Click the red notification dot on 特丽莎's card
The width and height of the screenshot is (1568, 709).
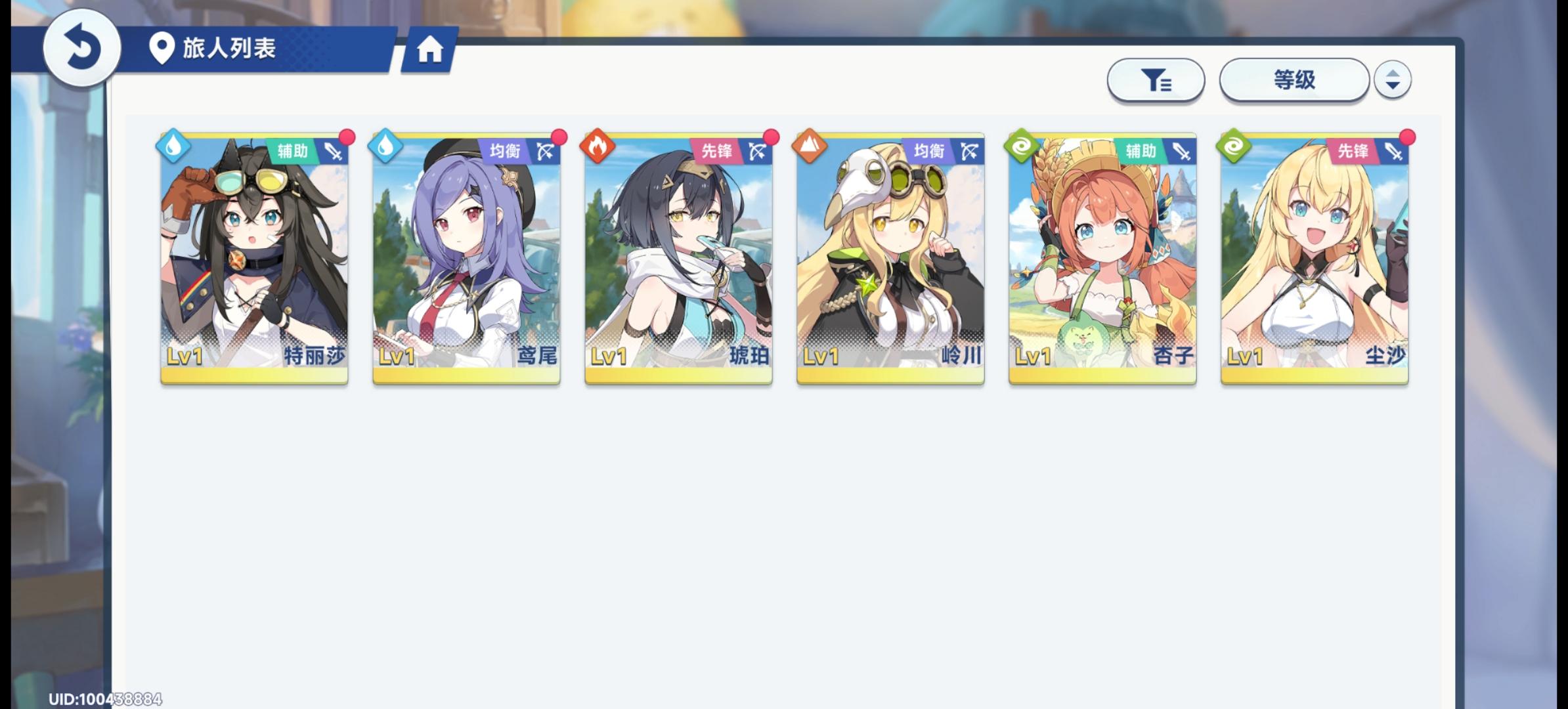[x=346, y=137]
